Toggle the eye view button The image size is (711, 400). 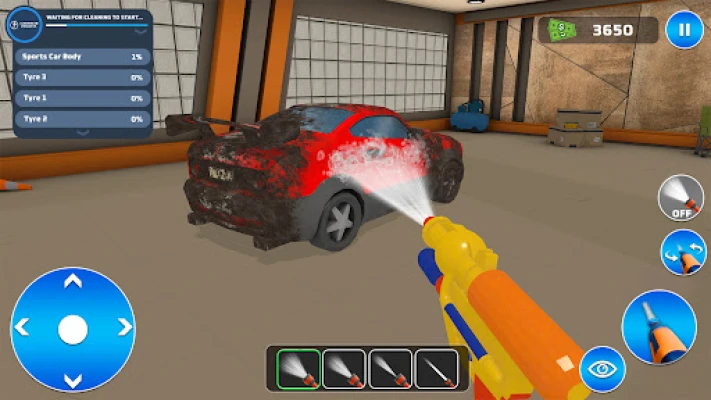click(603, 369)
